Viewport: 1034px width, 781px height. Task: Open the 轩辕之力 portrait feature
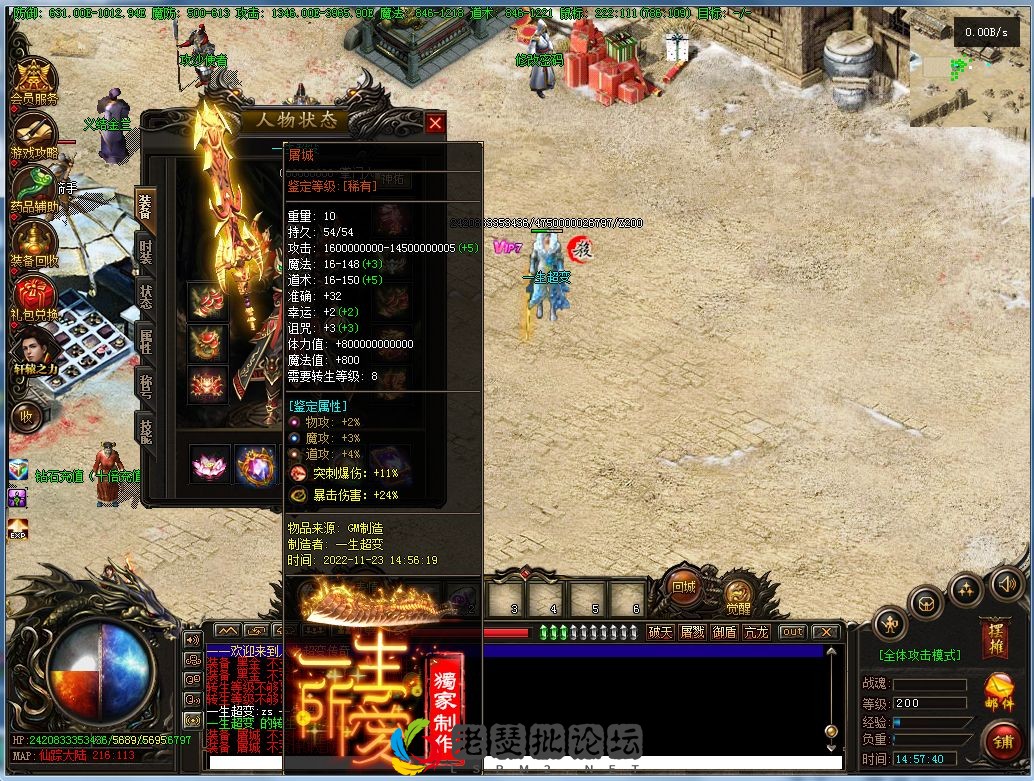click(x=35, y=350)
